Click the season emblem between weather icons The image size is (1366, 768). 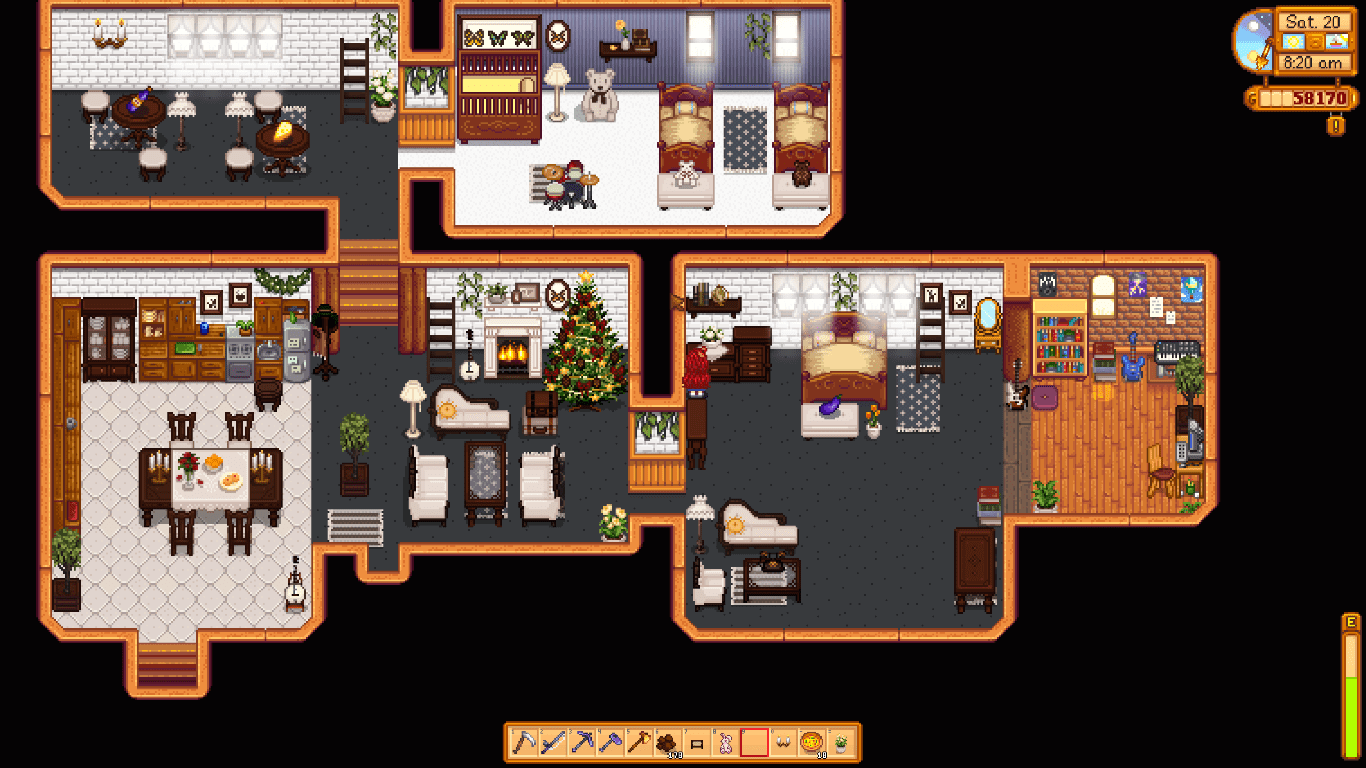coord(1315,41)
